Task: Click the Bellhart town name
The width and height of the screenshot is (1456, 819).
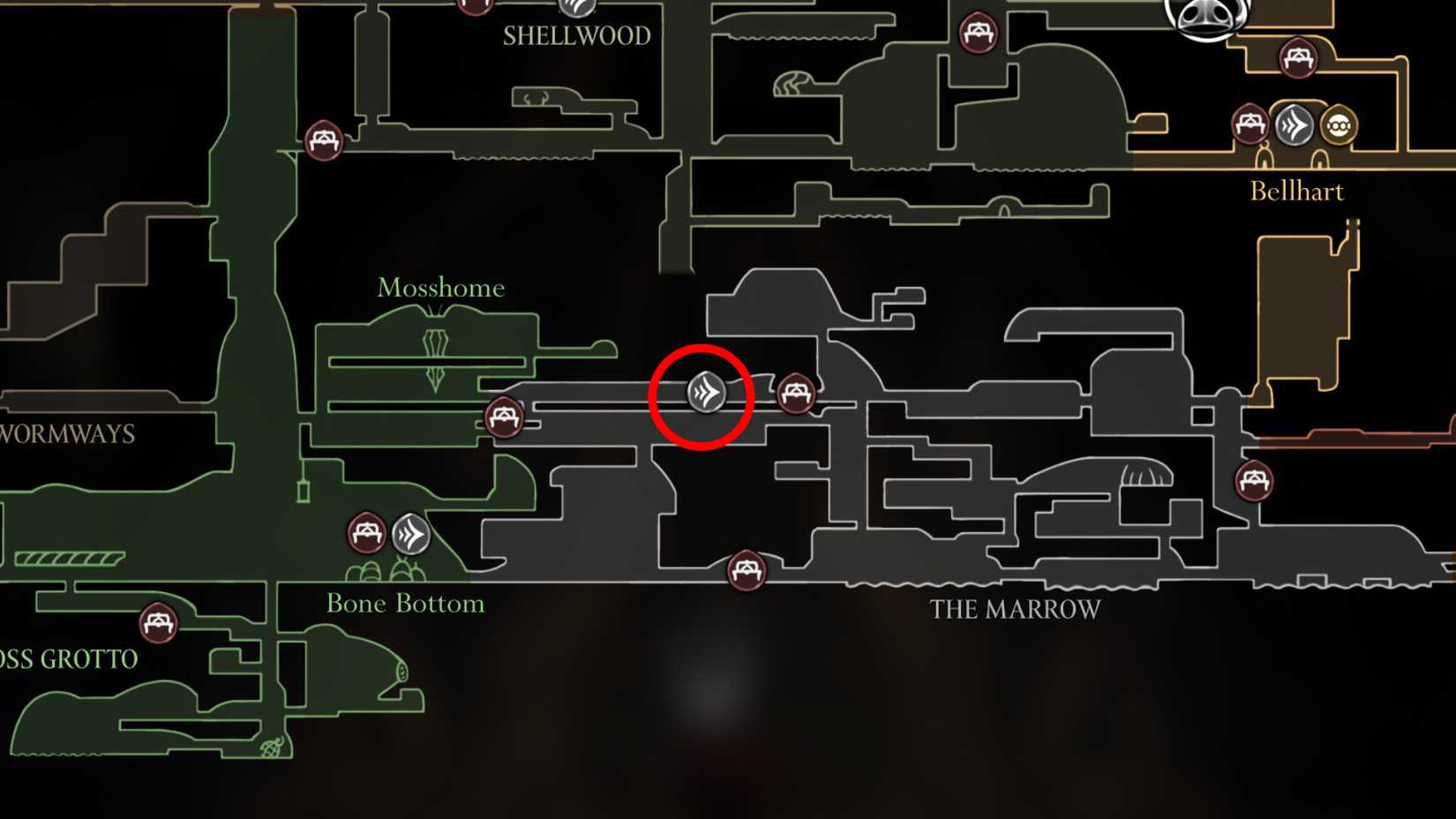Action: [x=1298, y=191]
